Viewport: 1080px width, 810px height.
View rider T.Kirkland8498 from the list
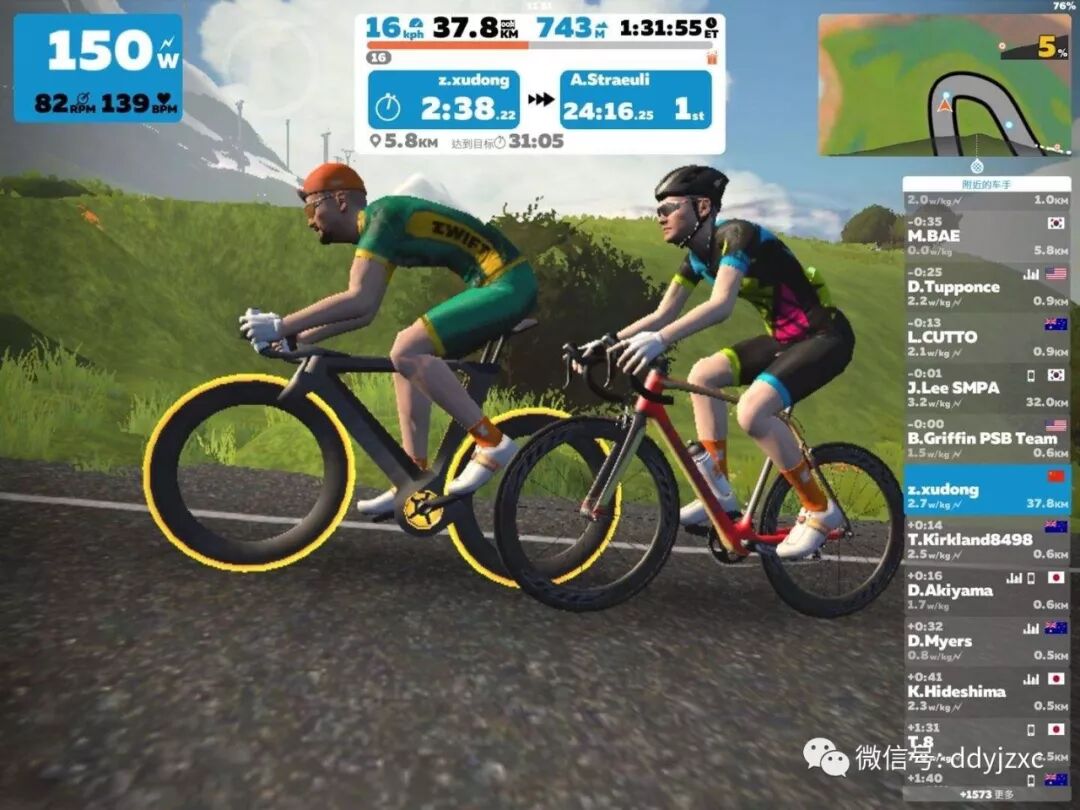[x=986, y=540]
